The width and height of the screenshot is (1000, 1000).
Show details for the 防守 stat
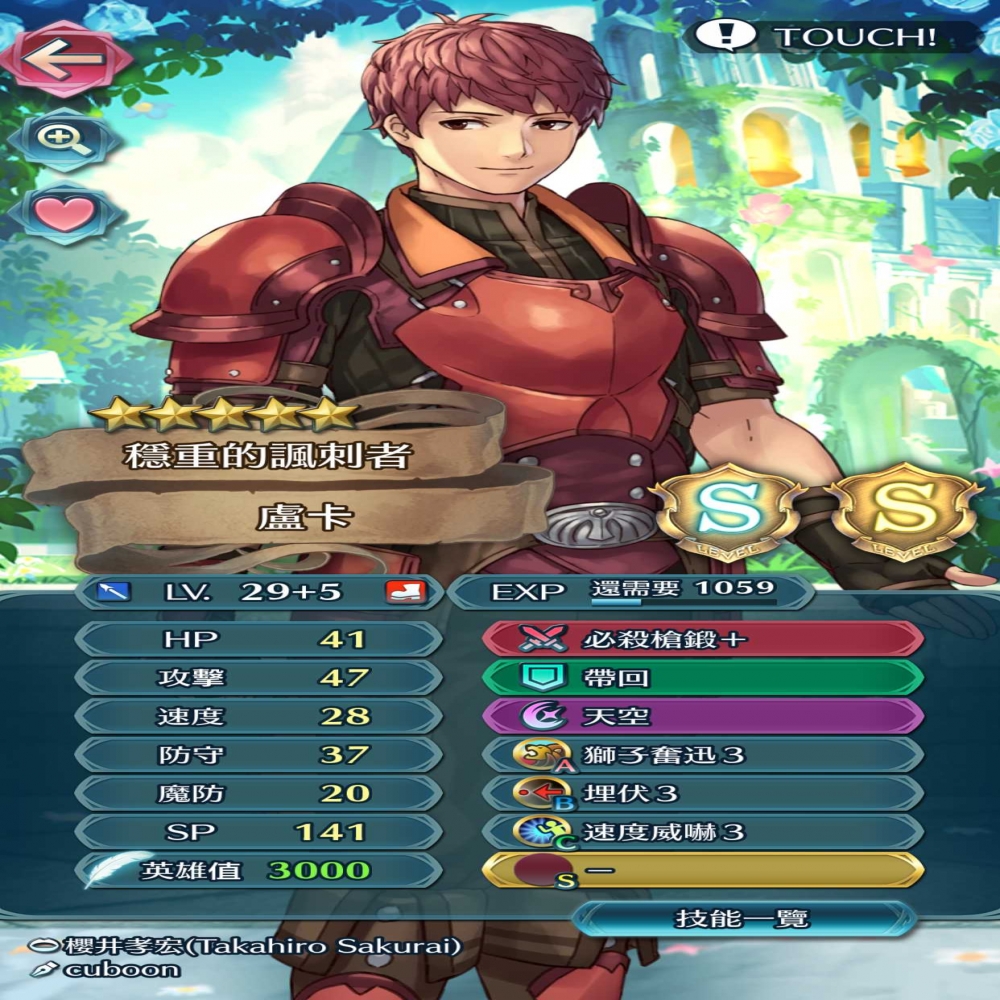click(x=258, y=755)
